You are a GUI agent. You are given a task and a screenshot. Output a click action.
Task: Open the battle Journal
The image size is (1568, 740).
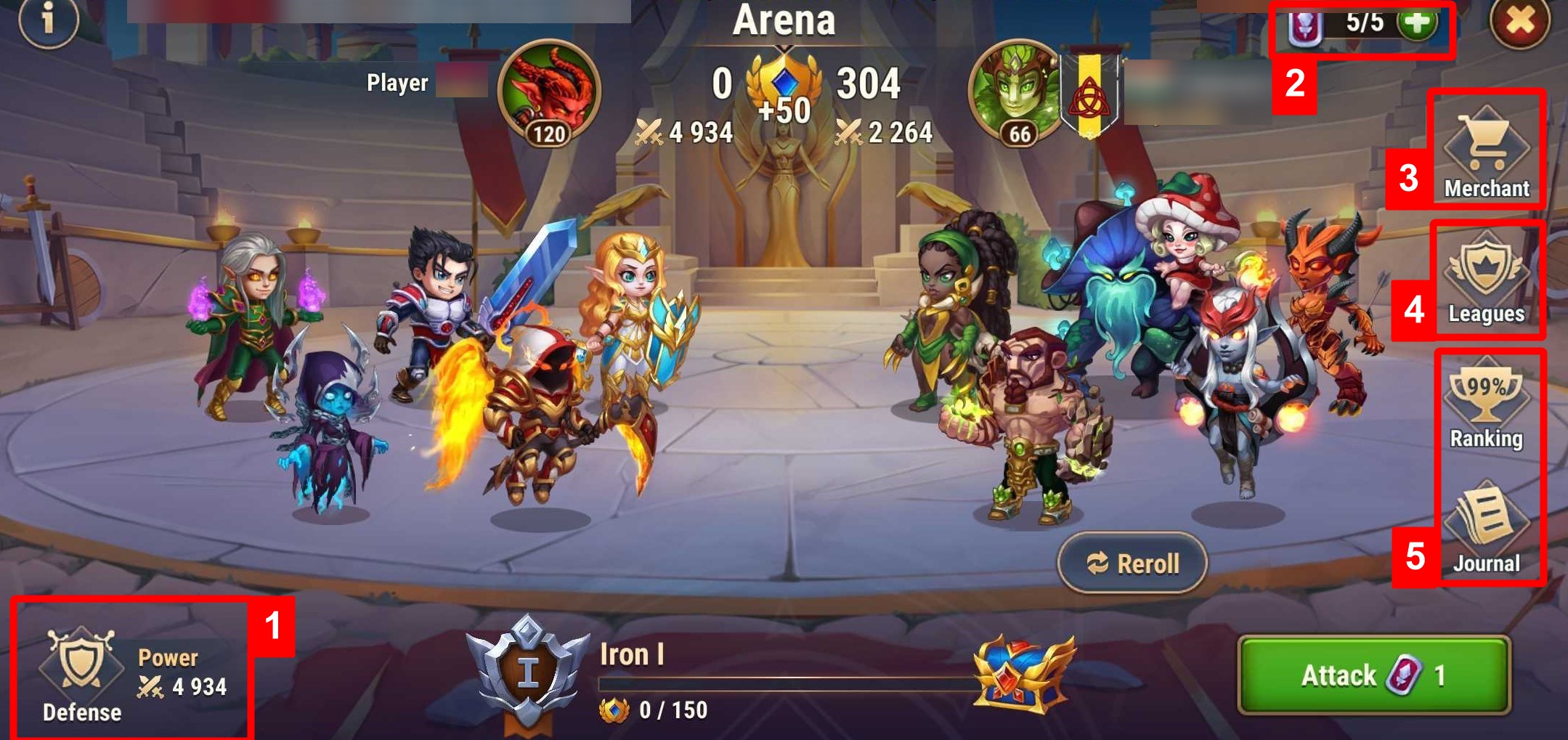pyautogui.click(x=1486, y=530)
